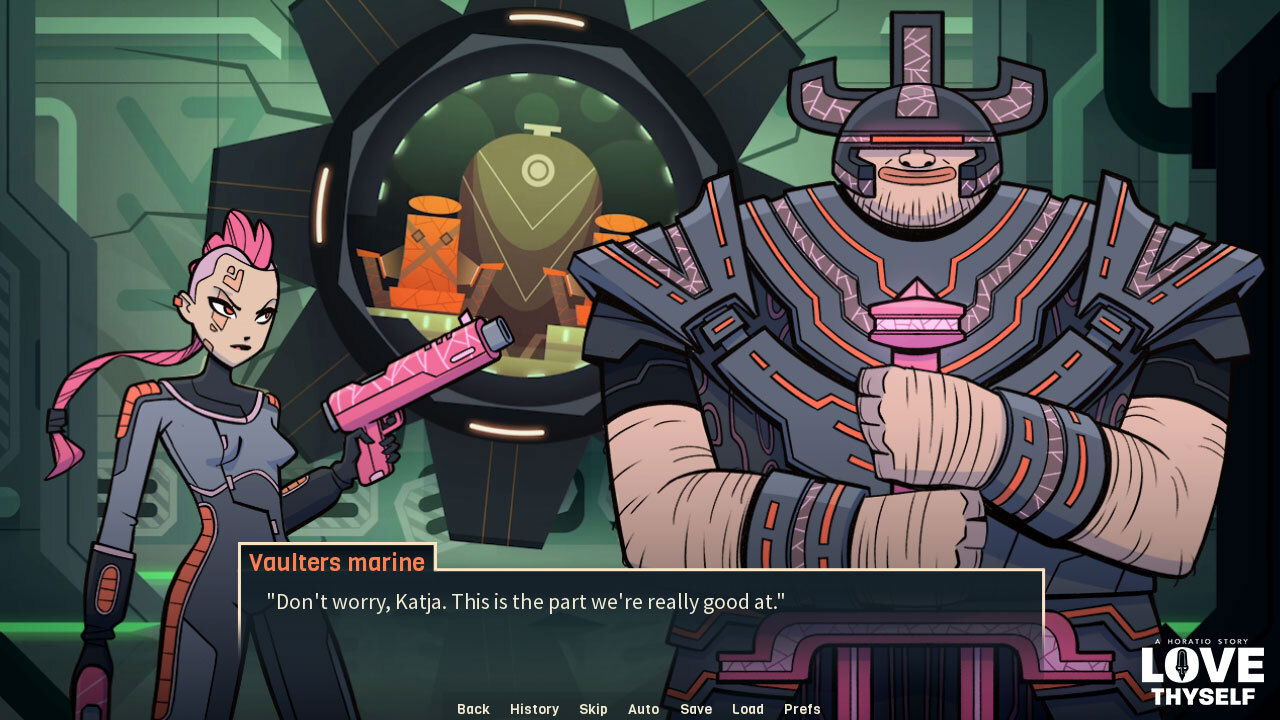1280x720 pixels.
Task: Turn on Auto-advance
Action: (x=643, y=709)
